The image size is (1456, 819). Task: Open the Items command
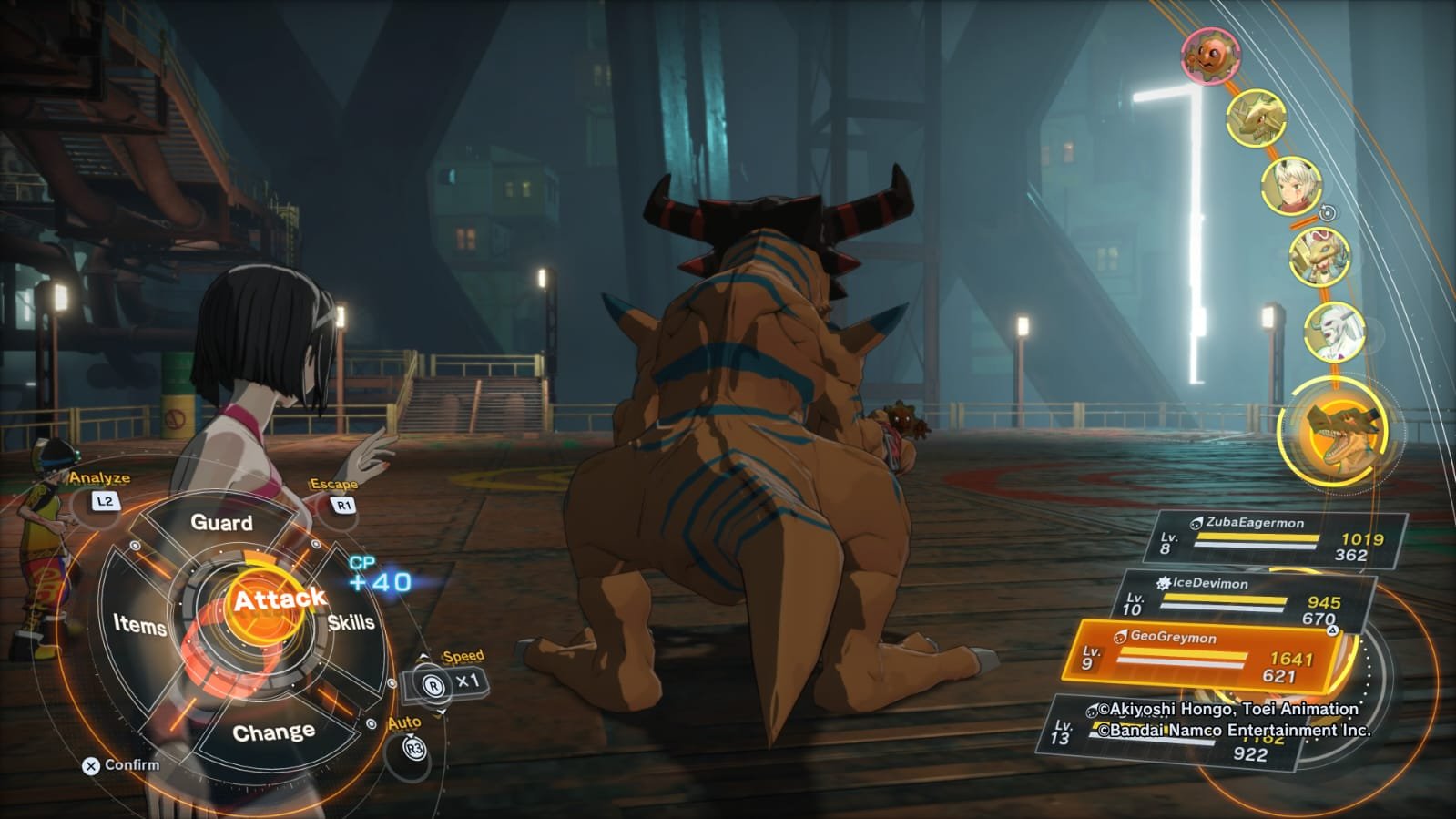pyautogui.click(x=139, y=624)
